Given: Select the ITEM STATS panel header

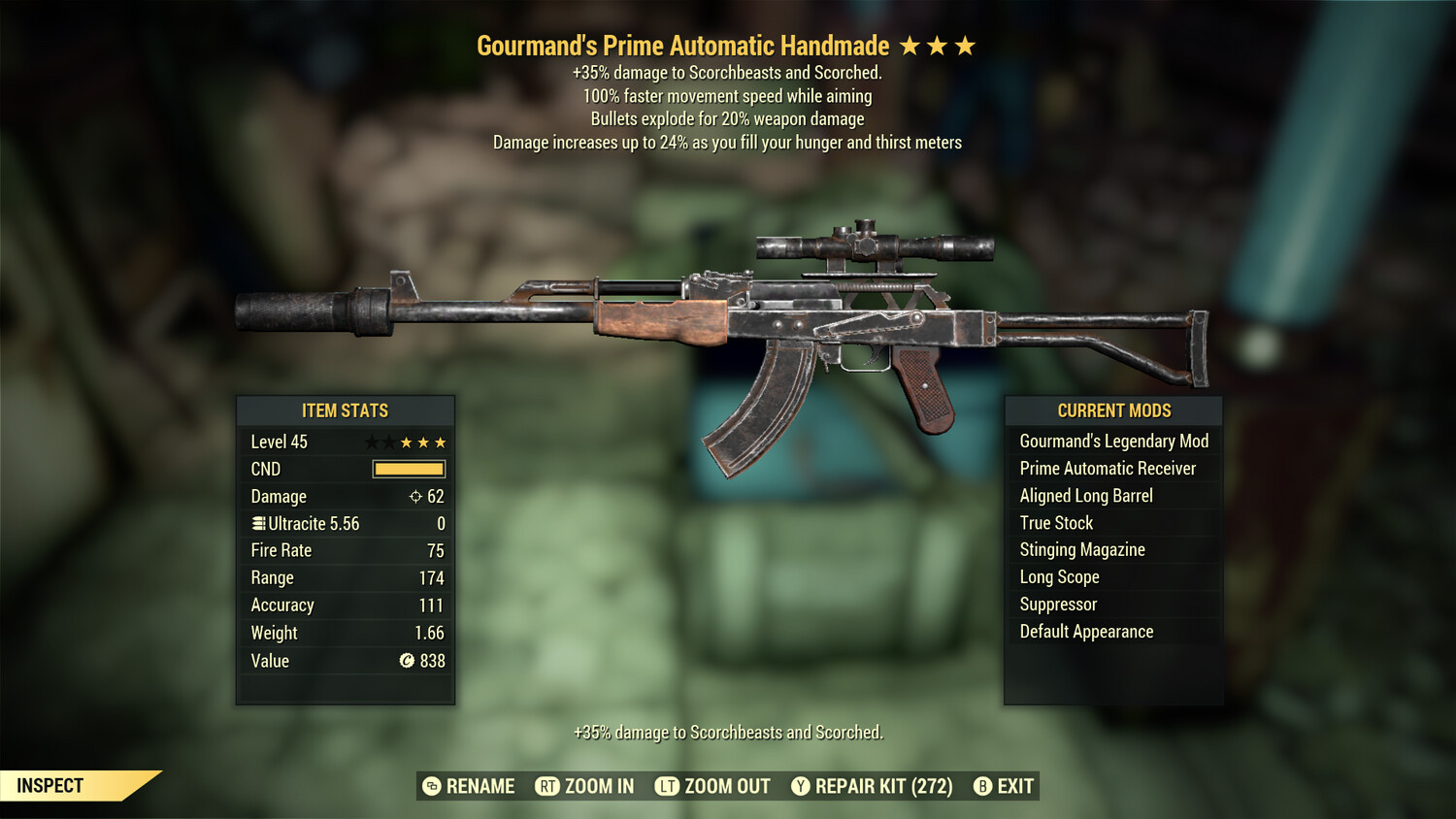Looking at the screenshot, I should 345,410.
